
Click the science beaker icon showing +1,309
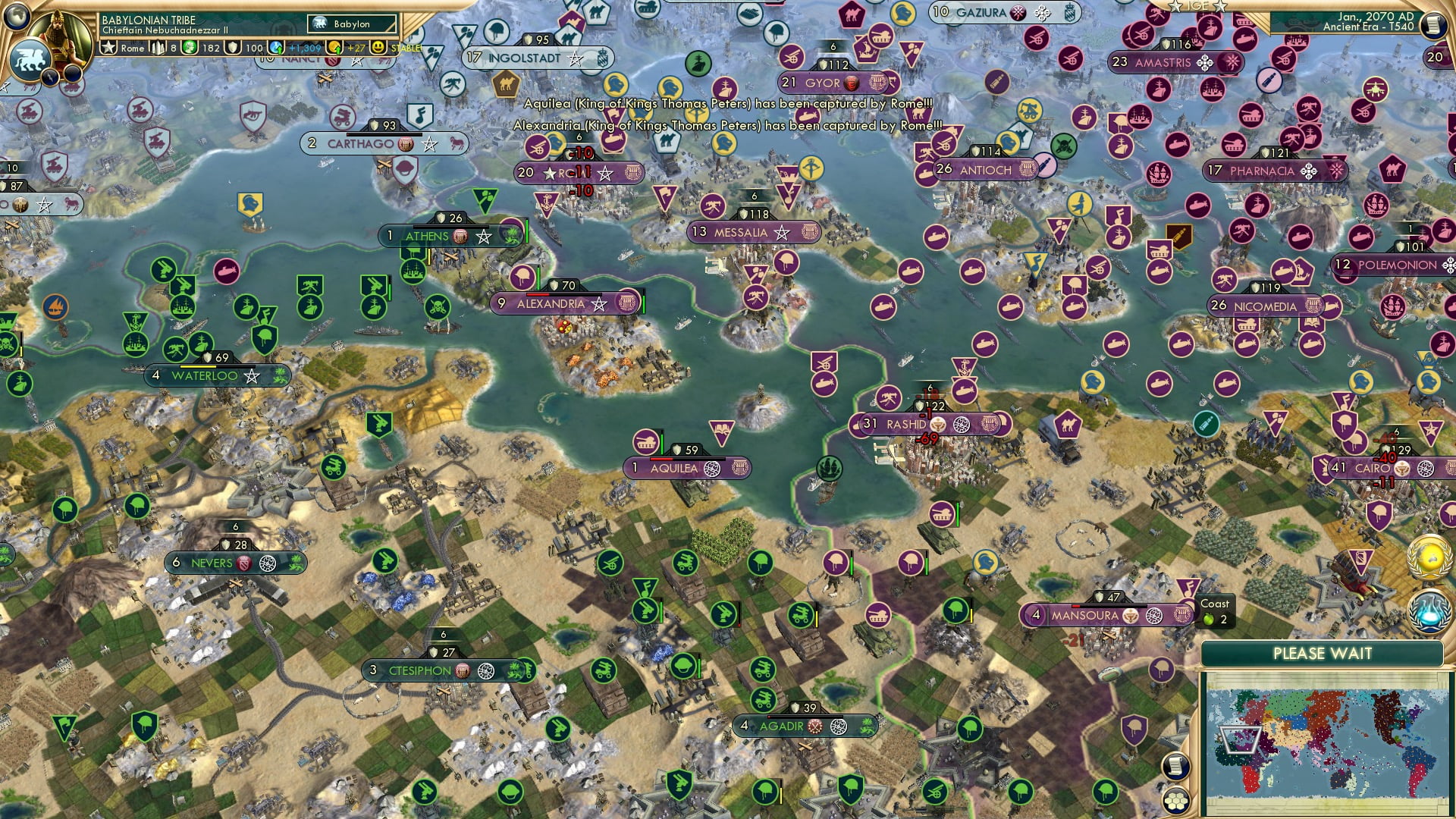[x=277, y=48]
